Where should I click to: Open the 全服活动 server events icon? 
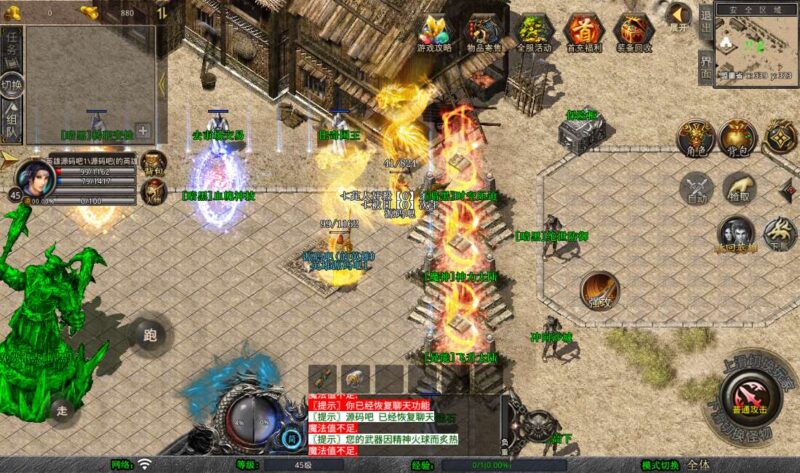[535, 32]
